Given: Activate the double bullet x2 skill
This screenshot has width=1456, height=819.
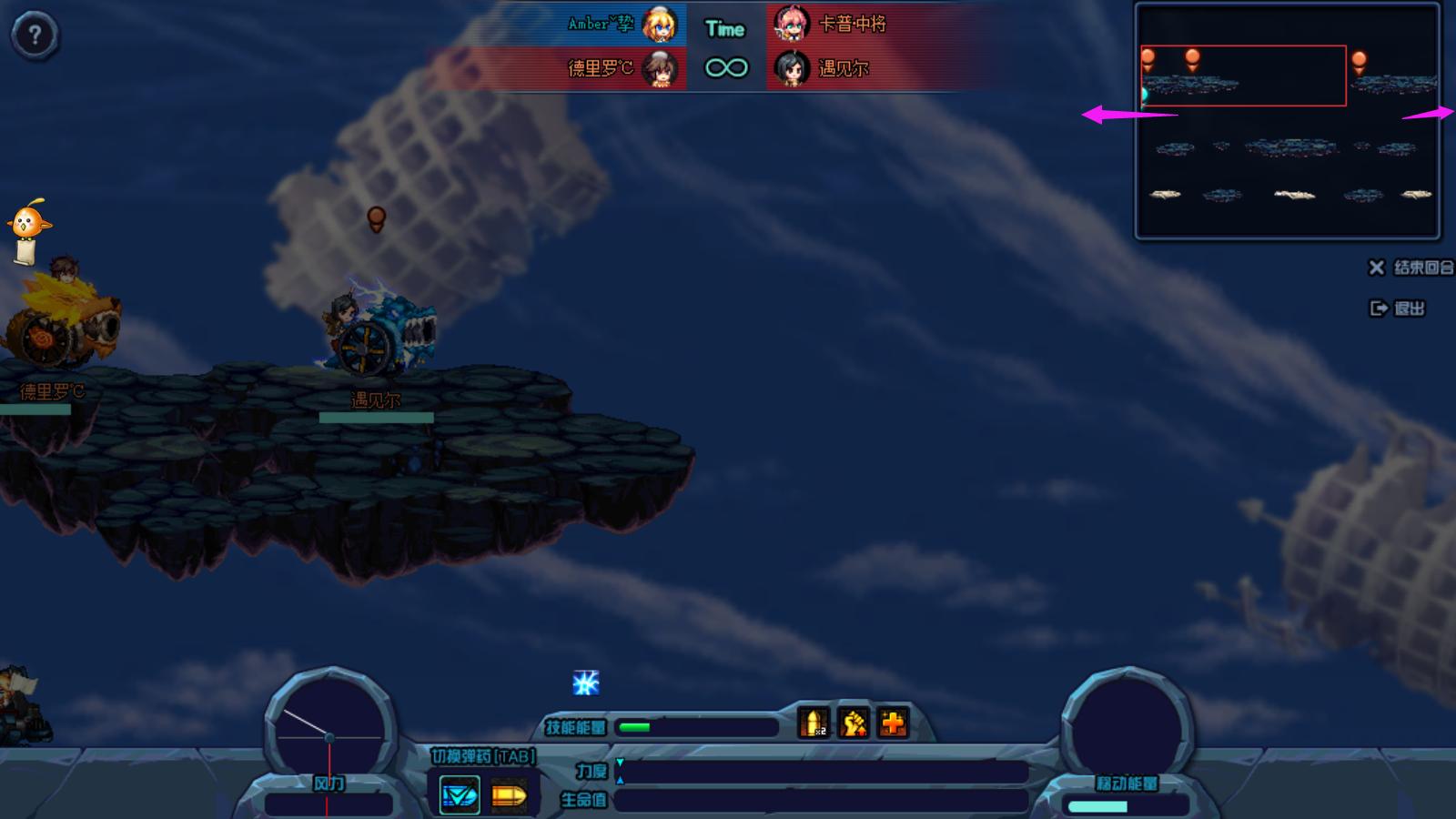Looking at the screenshot, I should click(814, 723).
